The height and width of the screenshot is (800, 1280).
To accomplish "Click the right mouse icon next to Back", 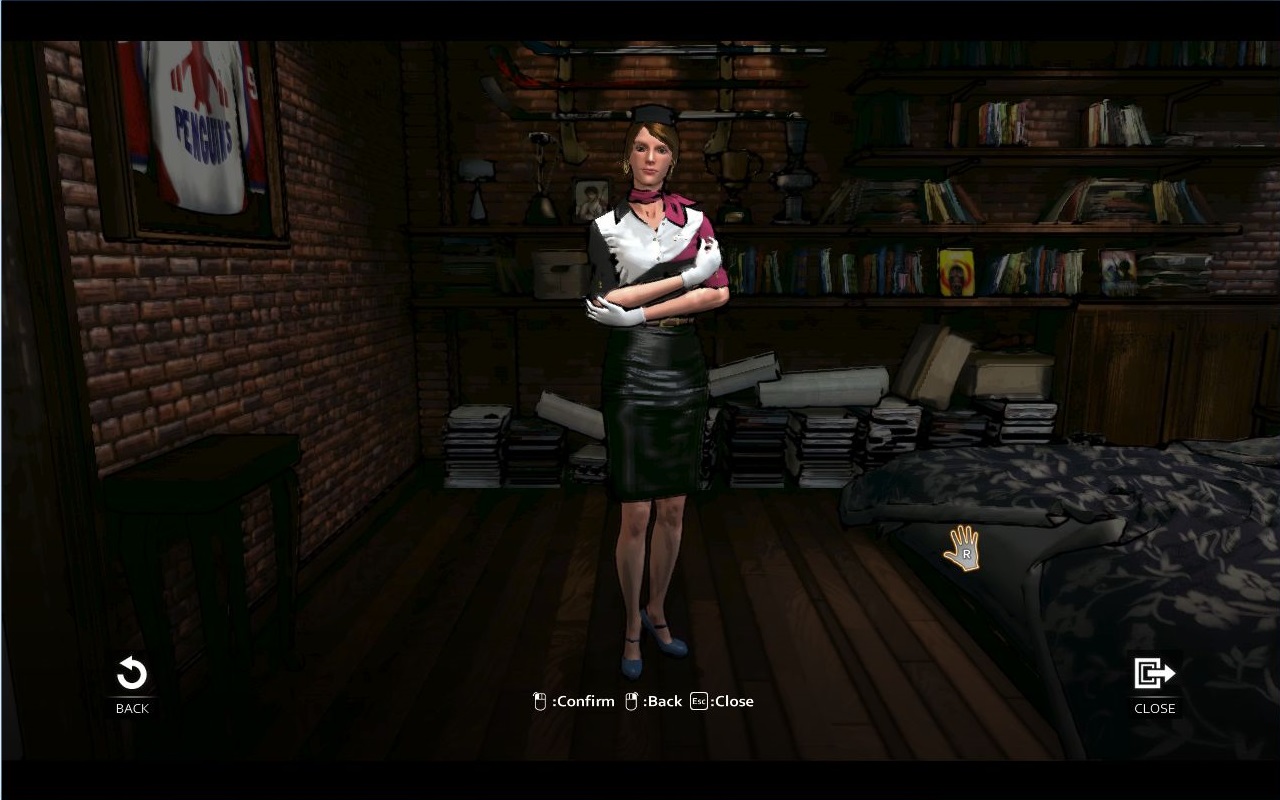I will pyautogui.click(x=630, y=701).
